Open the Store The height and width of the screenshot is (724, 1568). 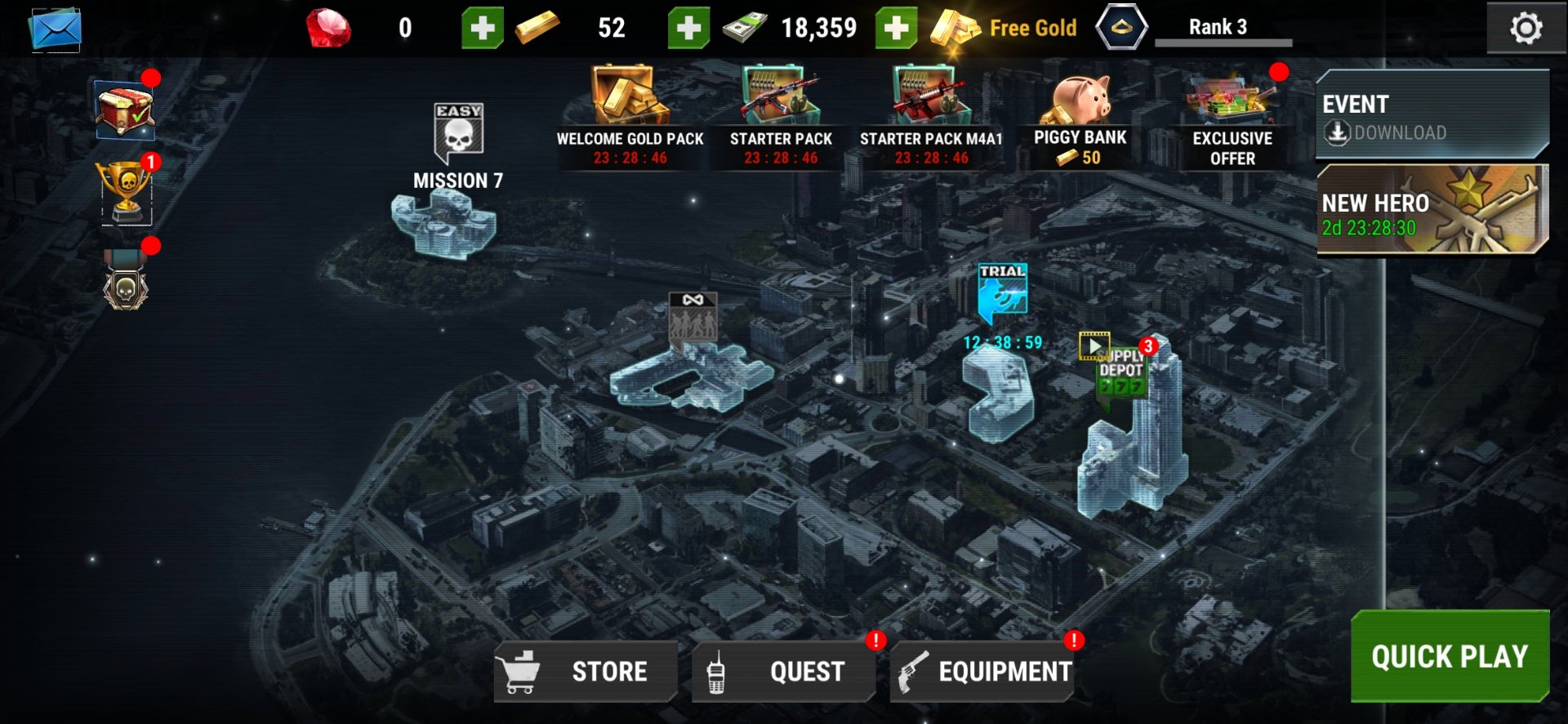(586, 672)
